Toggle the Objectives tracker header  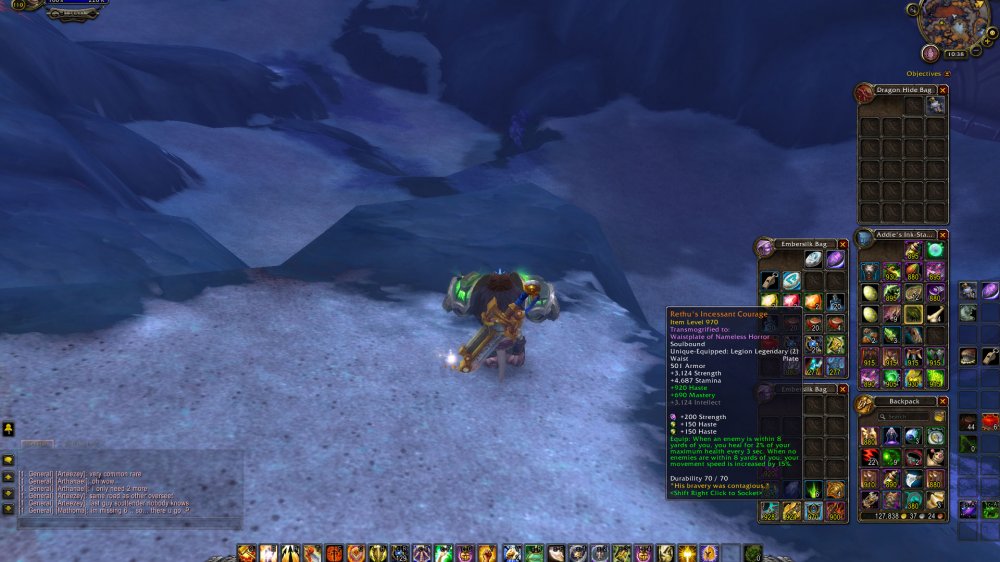pyautogui.click(x=947, y=73)
